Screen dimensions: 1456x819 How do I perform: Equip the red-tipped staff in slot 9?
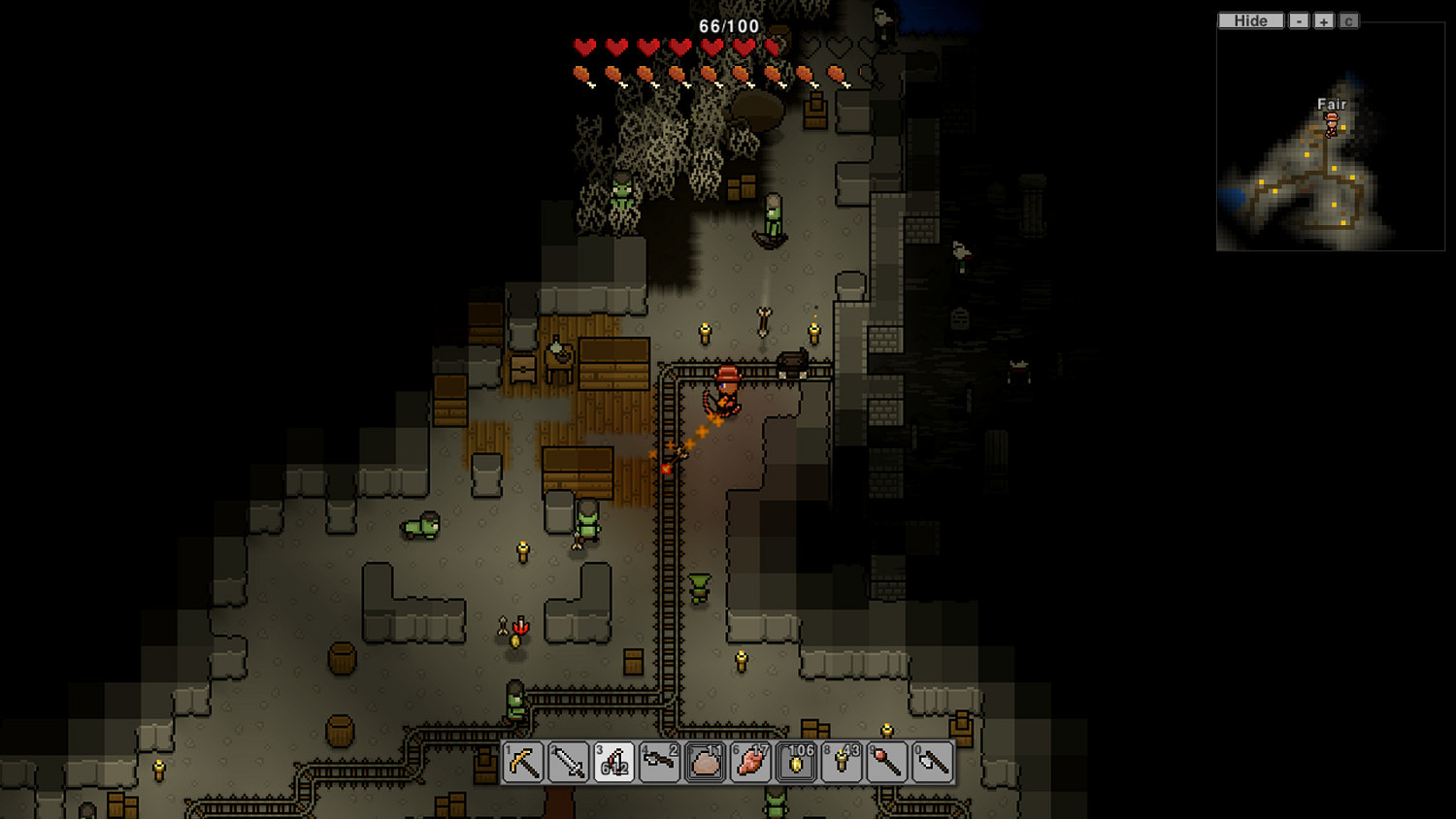point(887,763)
